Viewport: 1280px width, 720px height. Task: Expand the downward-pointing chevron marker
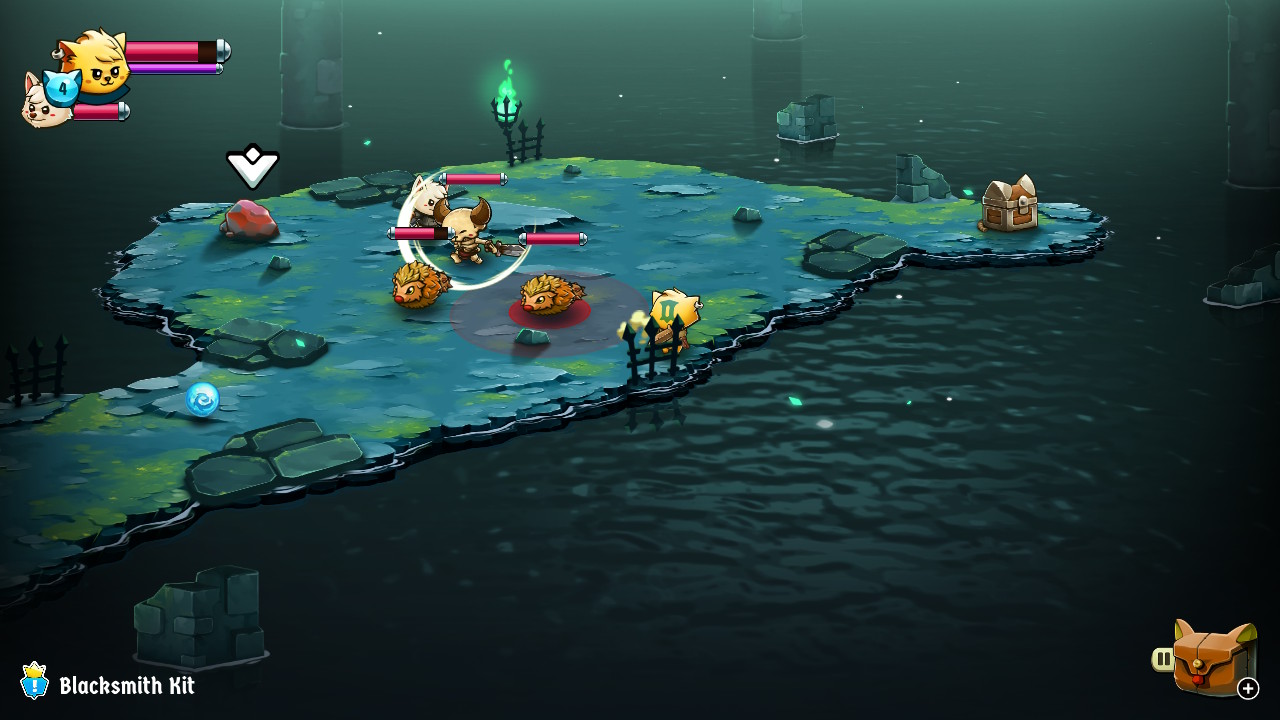(254, 167)
